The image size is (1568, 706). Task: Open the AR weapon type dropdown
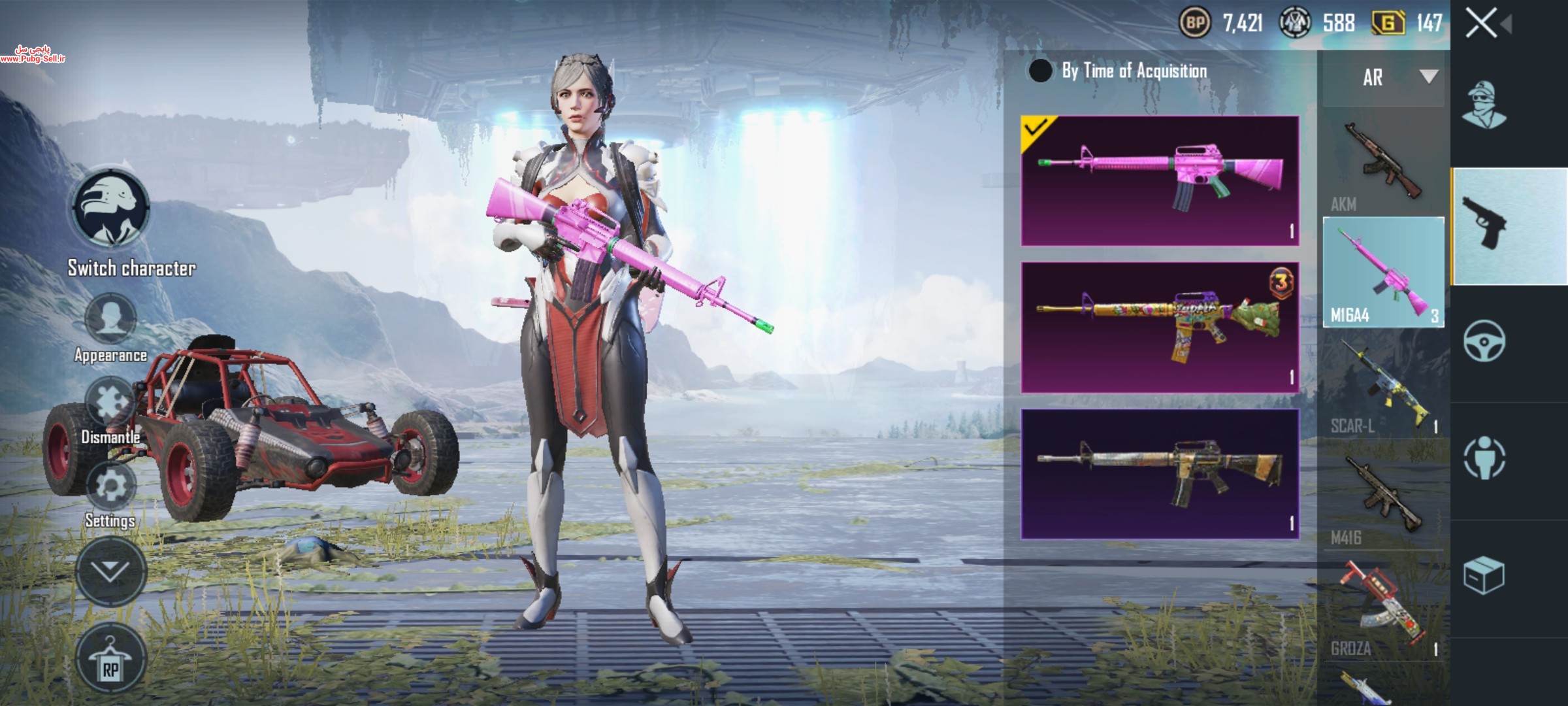coord(1384,77)
